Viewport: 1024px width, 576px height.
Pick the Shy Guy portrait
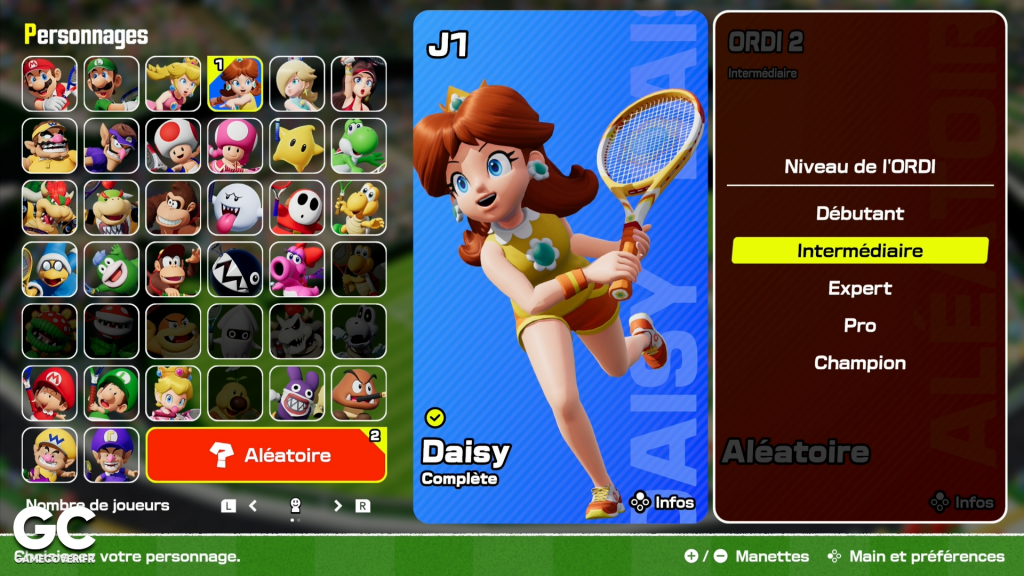(x=297, y=207)
